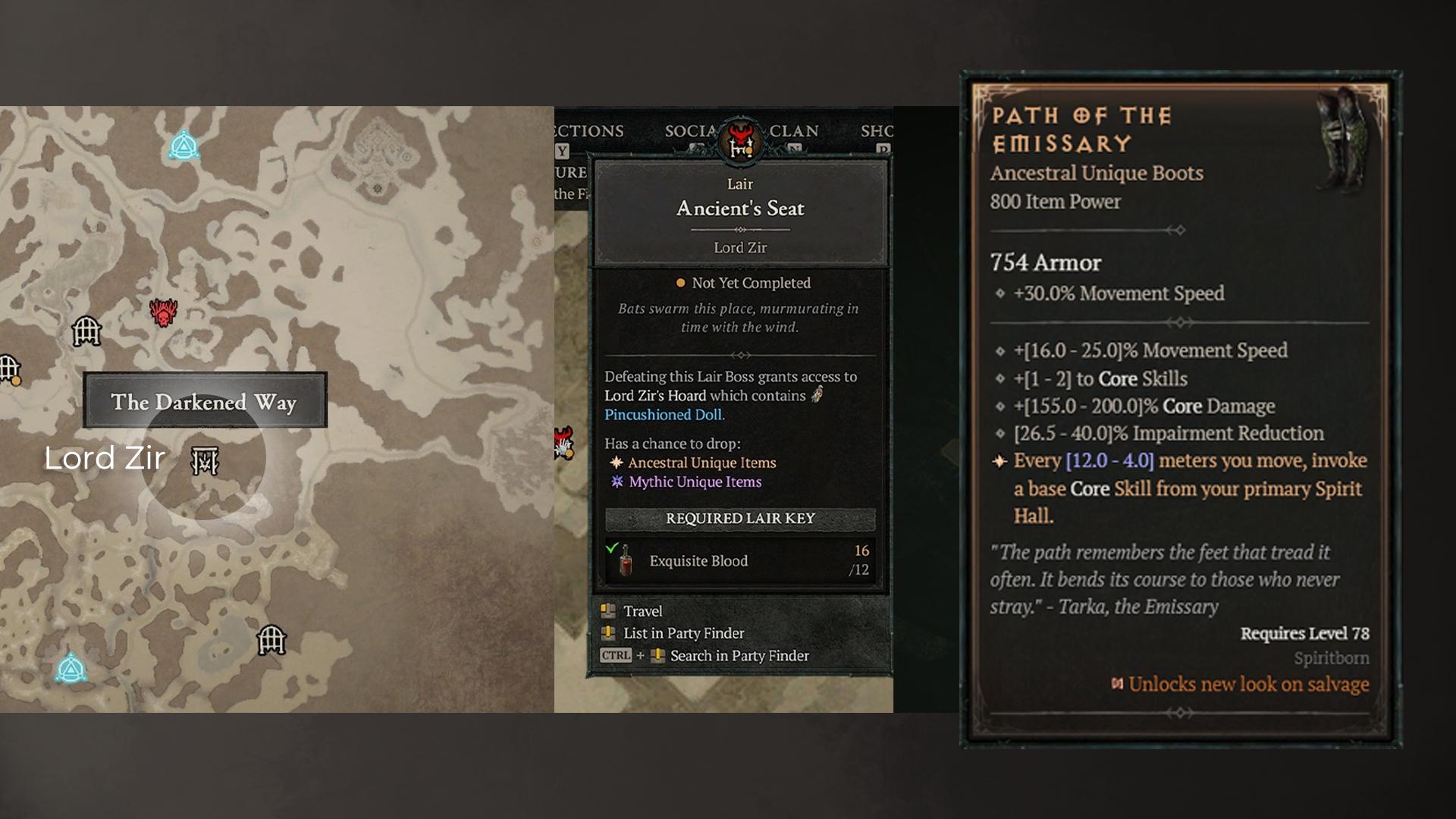The image size is (1456, 819).
Task: Click the Pincushioned Doll item link
Action: (663, 415)
